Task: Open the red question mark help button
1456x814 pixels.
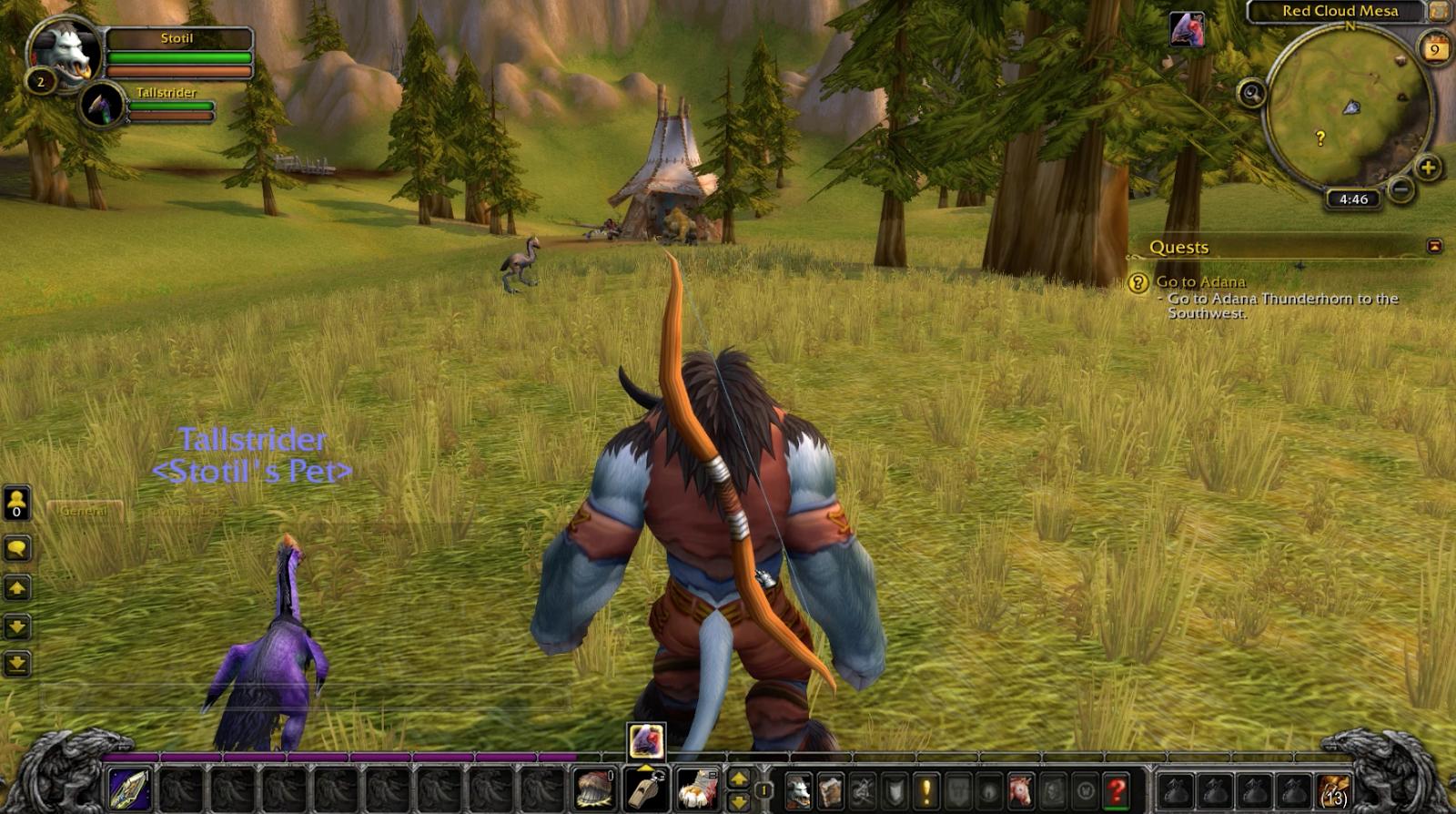Action: pyautogui.click(x=1117, y=789)
